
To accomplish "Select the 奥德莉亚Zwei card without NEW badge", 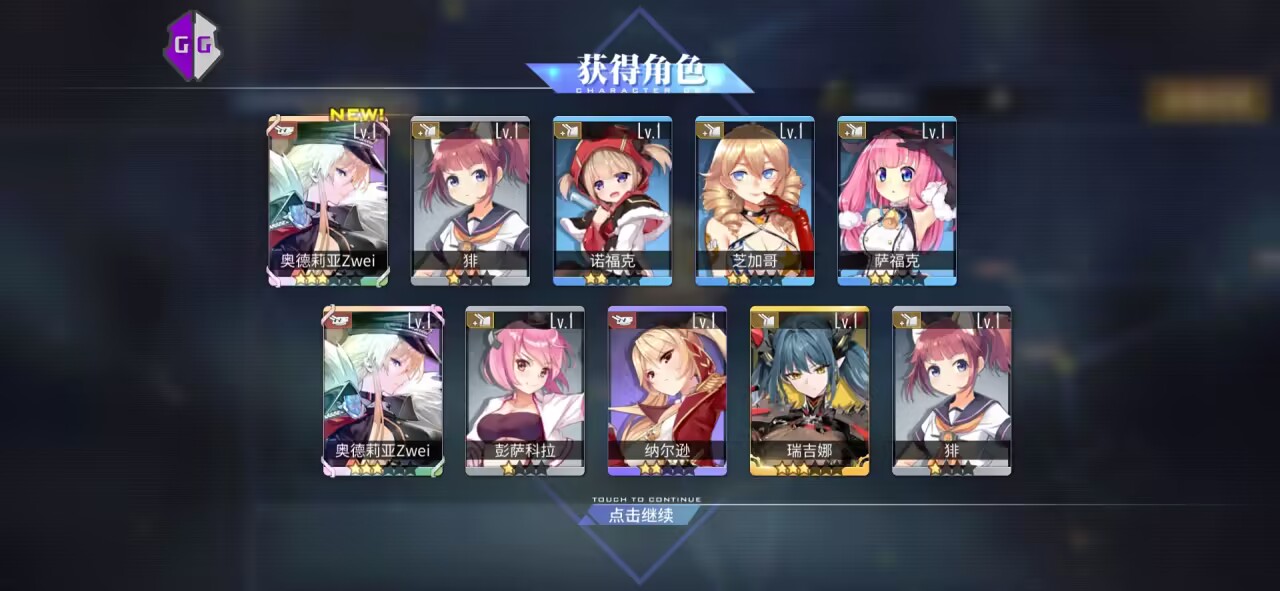I will pos(382,390).
